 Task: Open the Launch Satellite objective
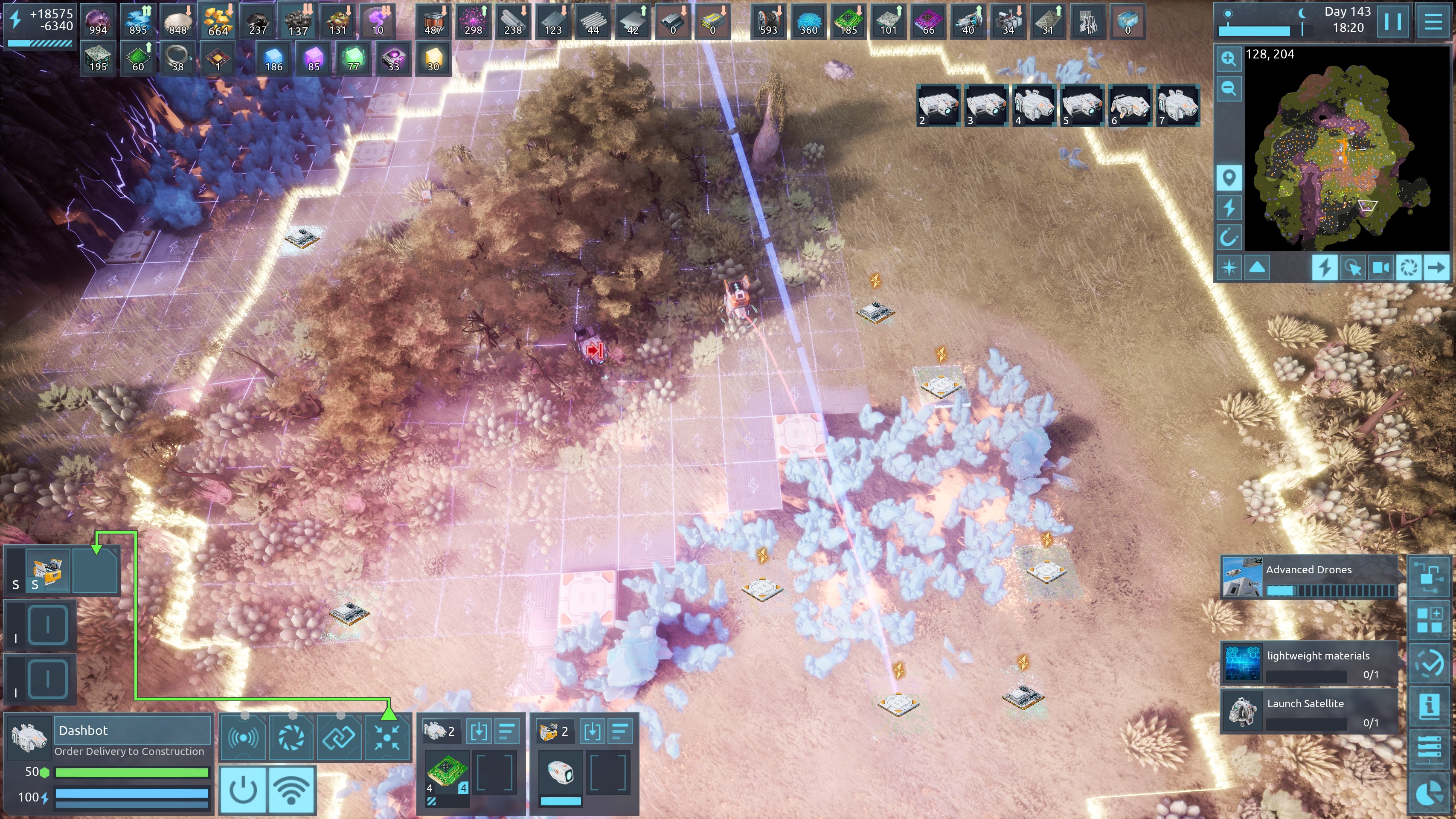1308,711
